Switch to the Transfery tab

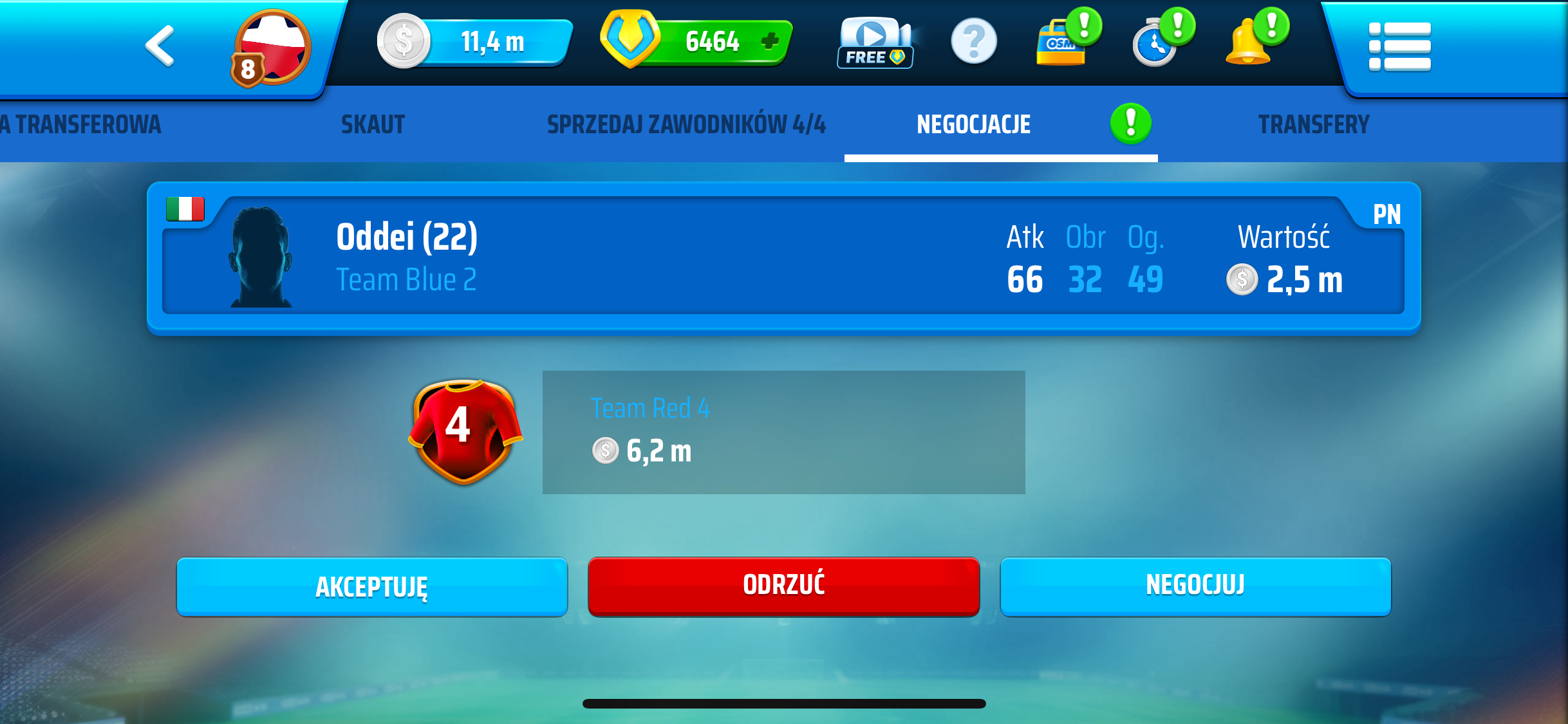[x=1314, y=125]
